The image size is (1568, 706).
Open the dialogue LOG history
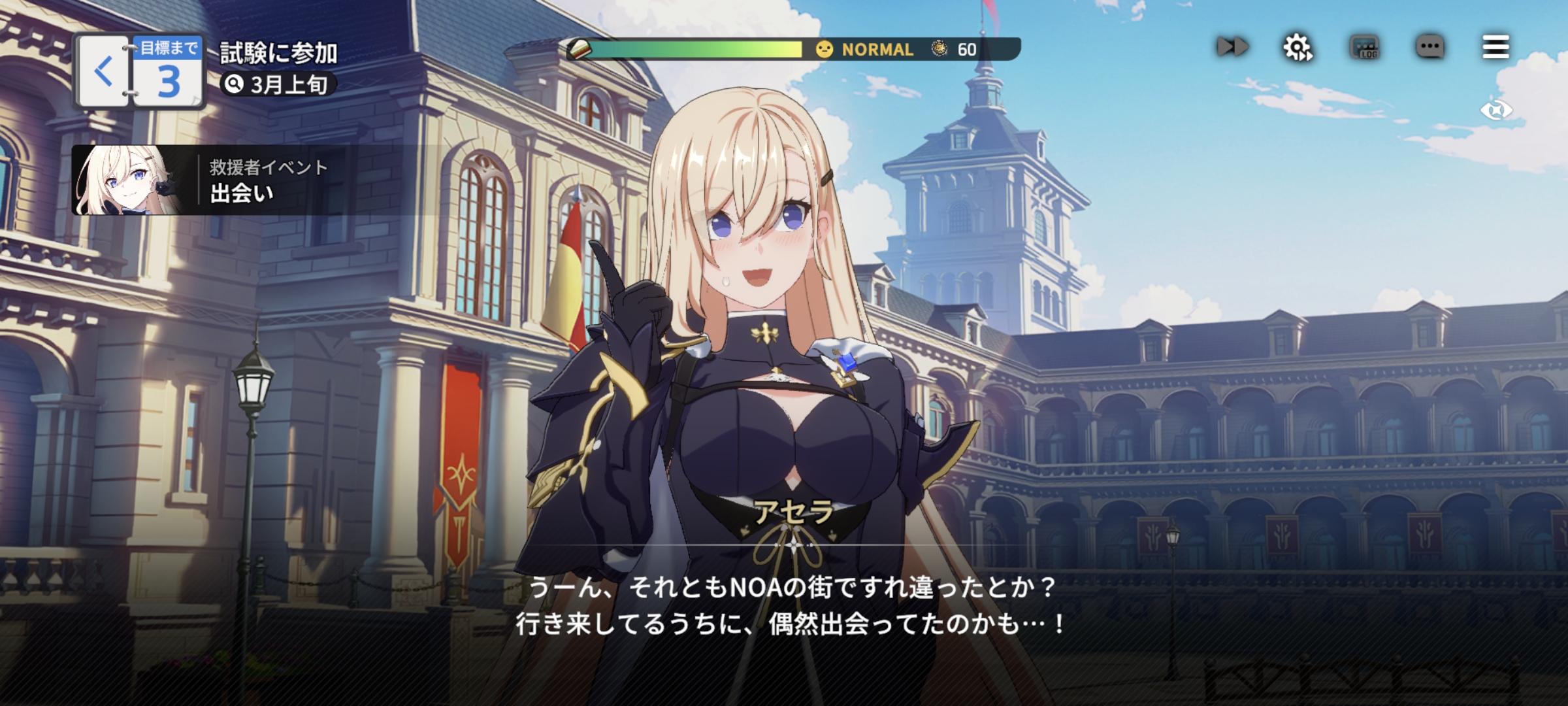pyautogui.click(x=1364, y=47)
